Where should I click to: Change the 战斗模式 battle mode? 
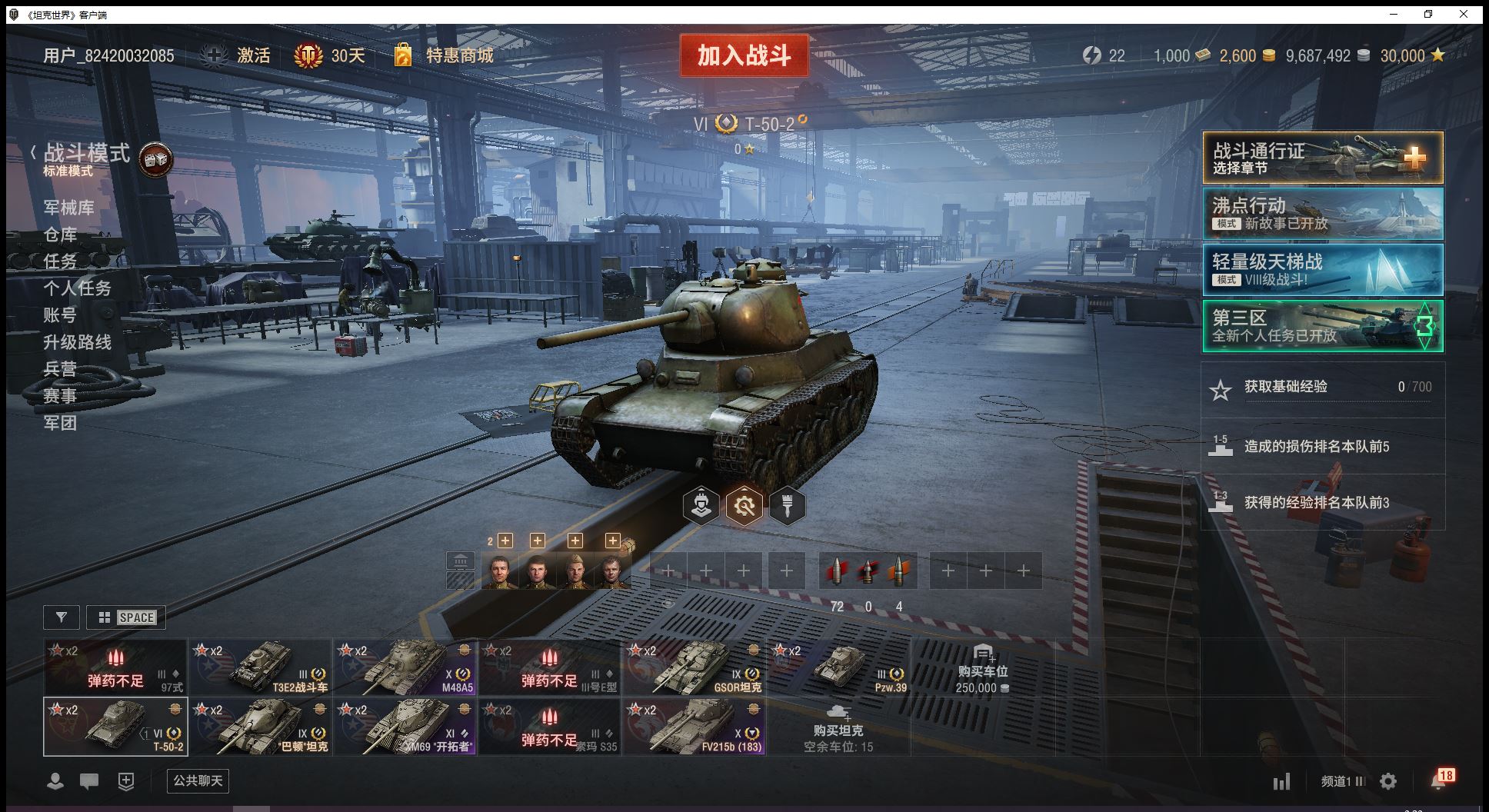coord(86,158)
